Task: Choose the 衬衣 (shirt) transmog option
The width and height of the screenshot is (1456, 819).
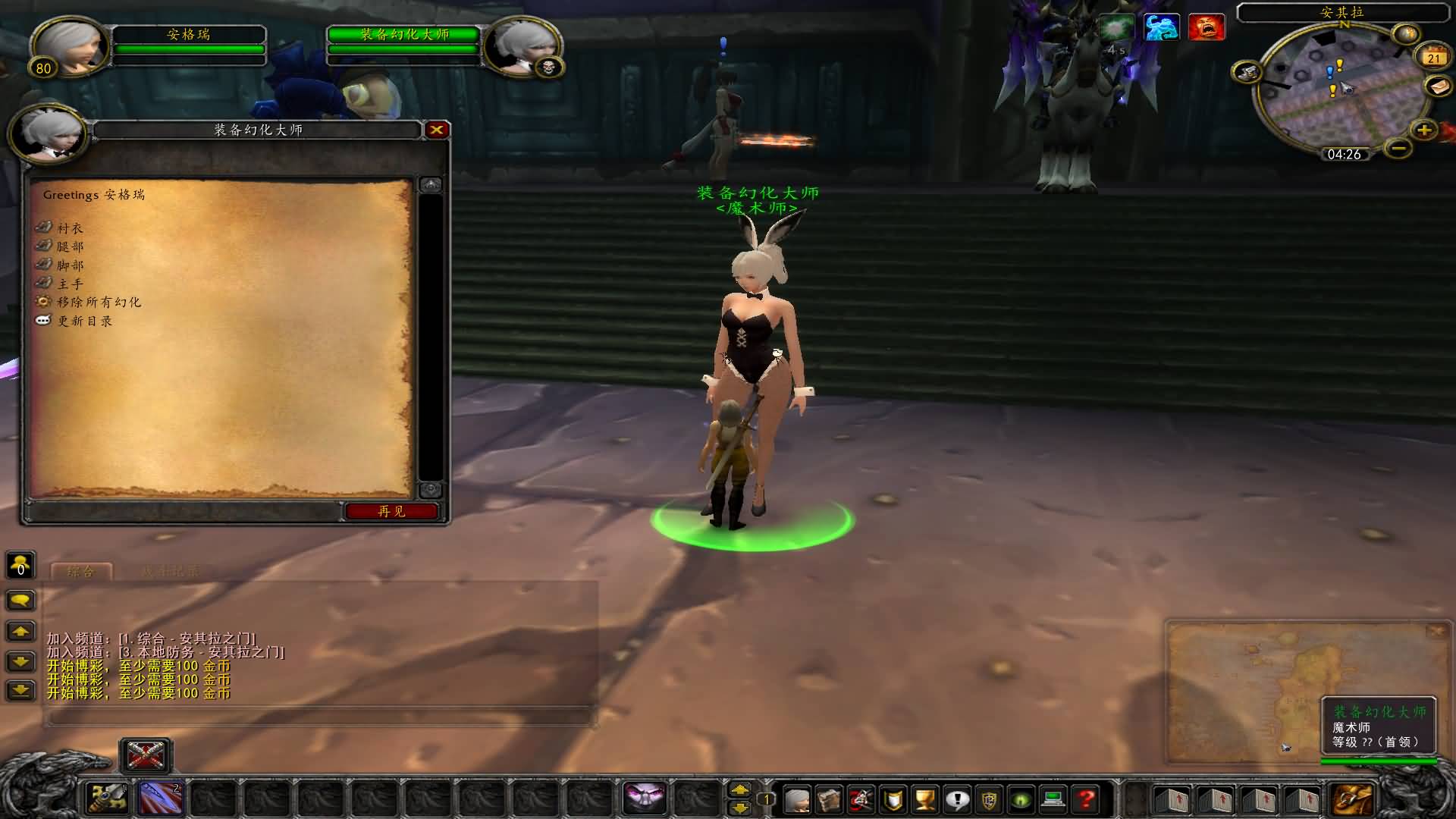Action: [70, 228]
